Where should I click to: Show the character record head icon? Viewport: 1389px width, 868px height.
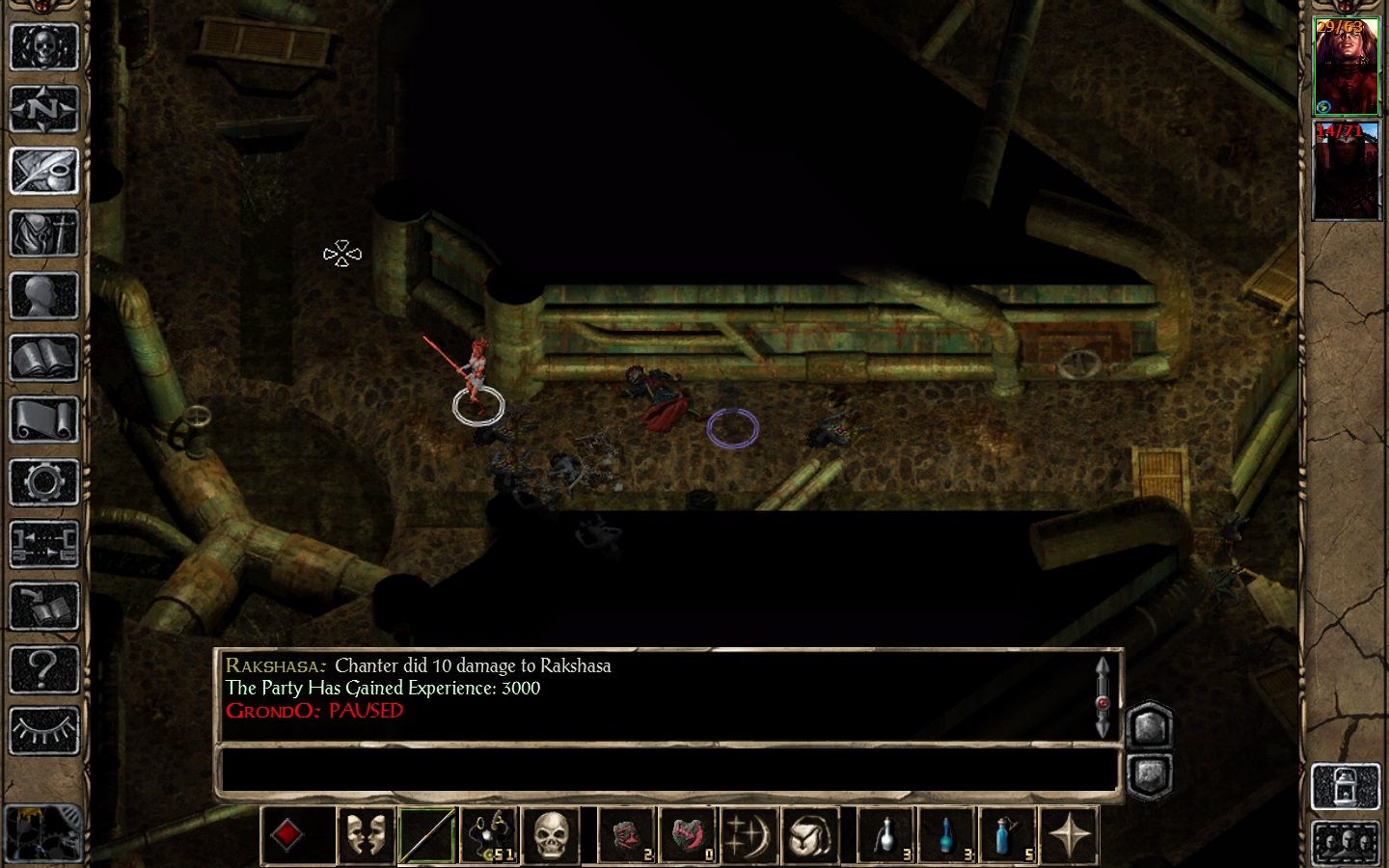coord(43,295)
